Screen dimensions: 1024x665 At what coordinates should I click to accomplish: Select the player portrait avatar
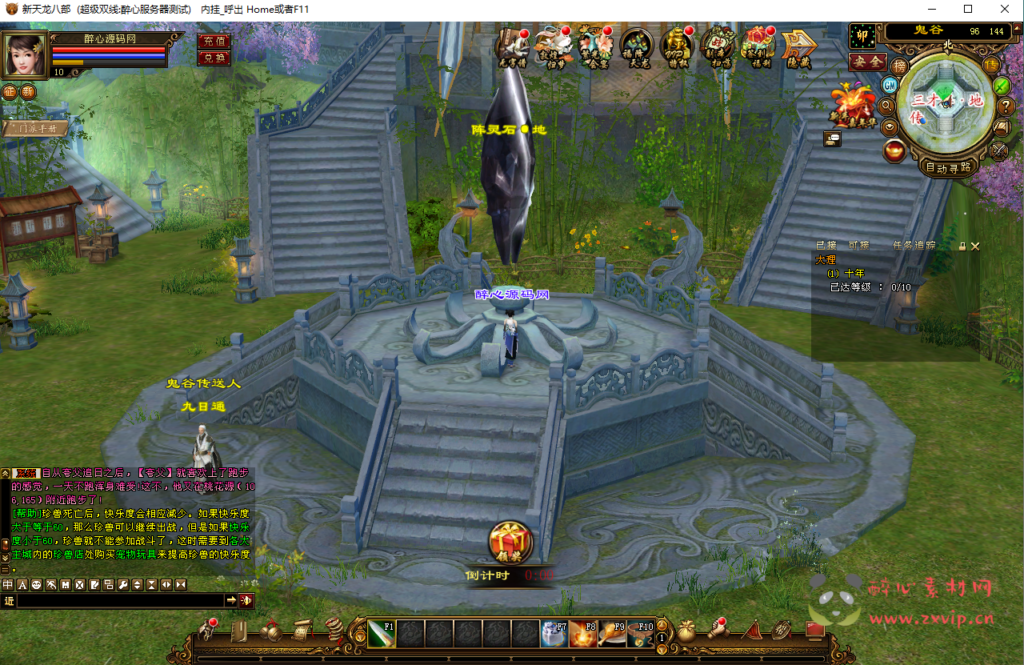click(26, 55)
